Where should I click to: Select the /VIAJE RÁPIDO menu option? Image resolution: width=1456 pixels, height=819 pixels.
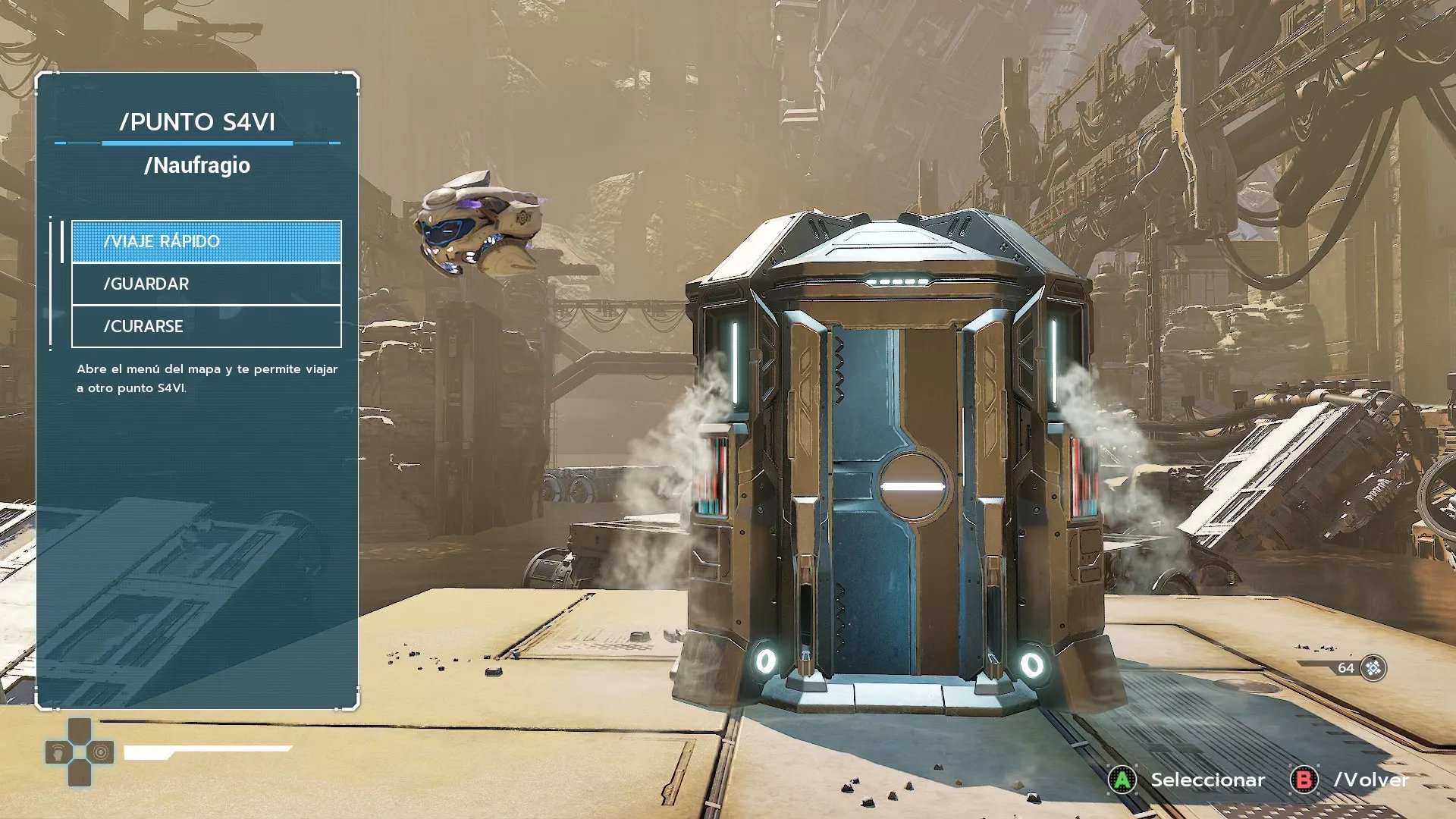pyautogui.click(x=206, y=241)
